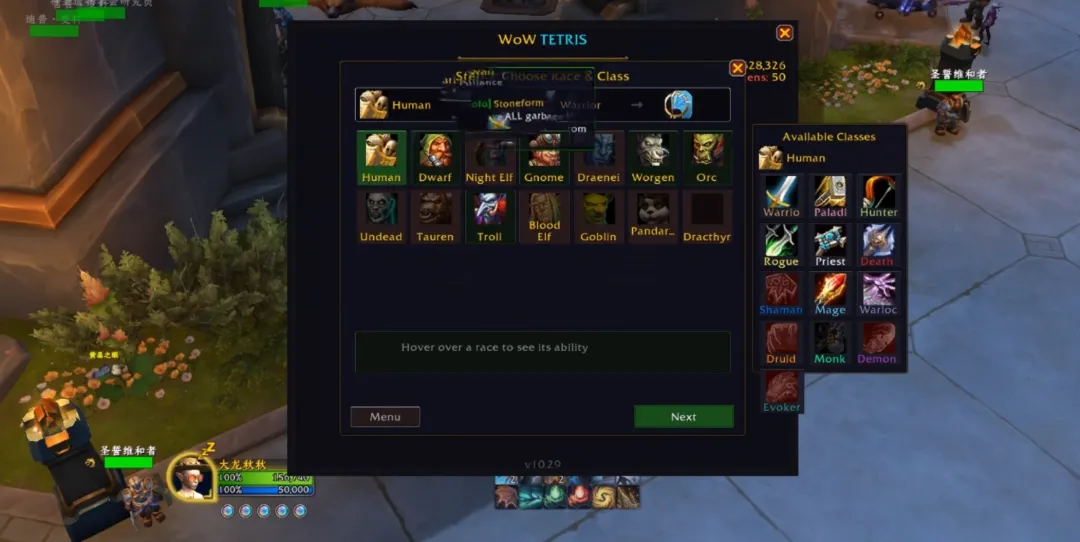The width and height of the screenshot is (1080, 542).
Task: Choose the Rogue class icon
Action: point(781,245)
